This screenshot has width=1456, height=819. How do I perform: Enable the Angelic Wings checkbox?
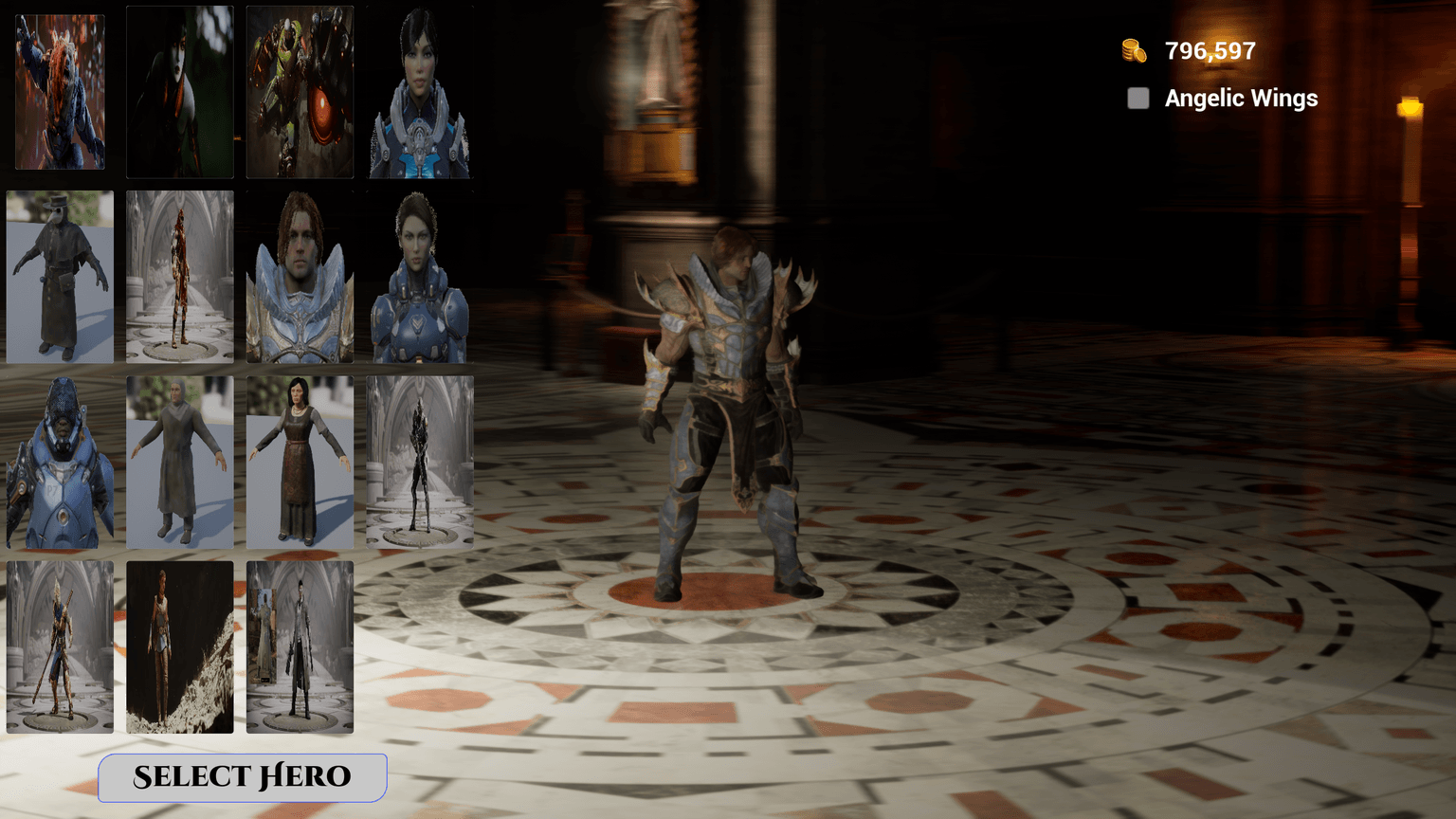(x=1137, y=98)
